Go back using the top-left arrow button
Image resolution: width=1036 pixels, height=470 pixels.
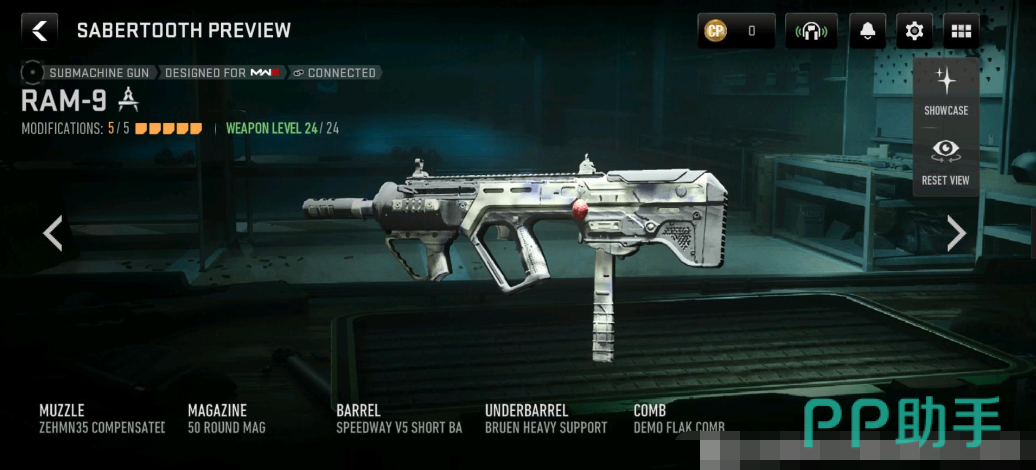(39, 30)
